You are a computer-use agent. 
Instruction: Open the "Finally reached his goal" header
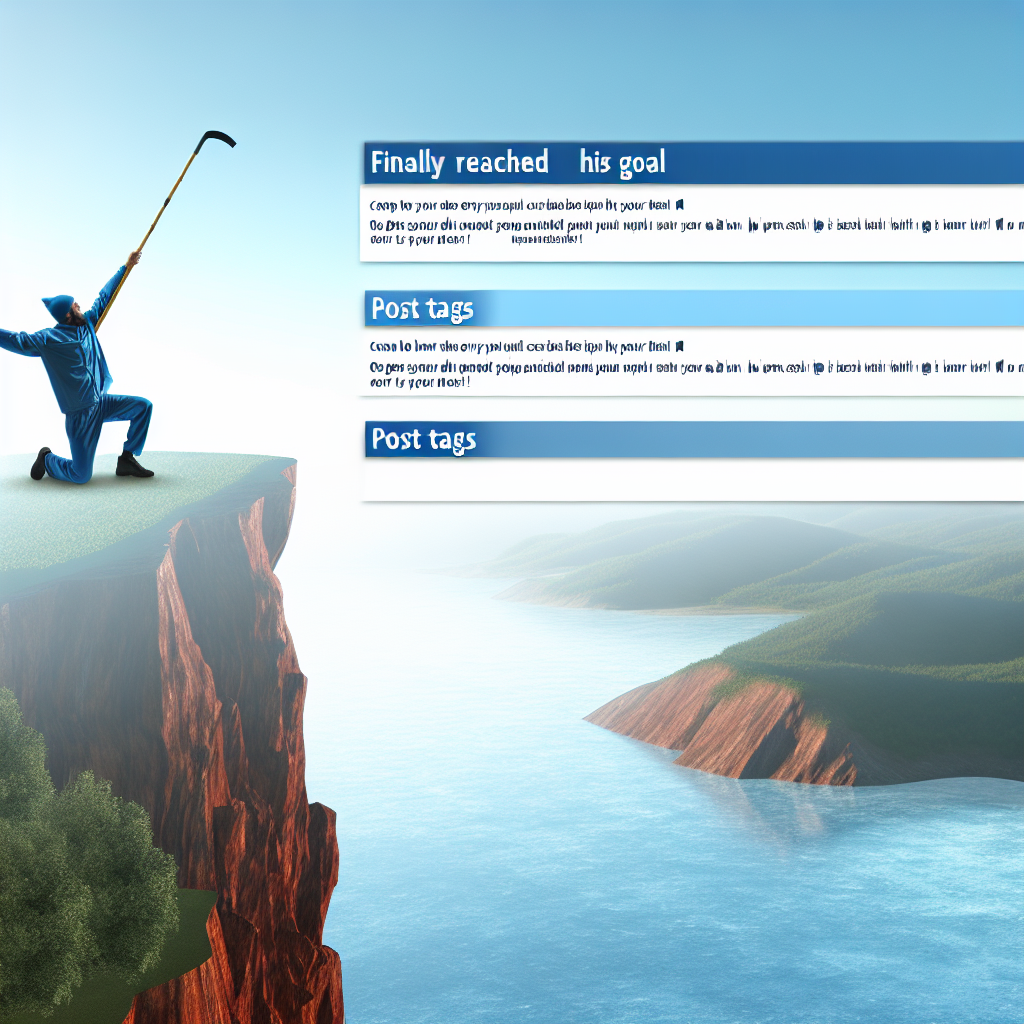click(x=518, y=162)
